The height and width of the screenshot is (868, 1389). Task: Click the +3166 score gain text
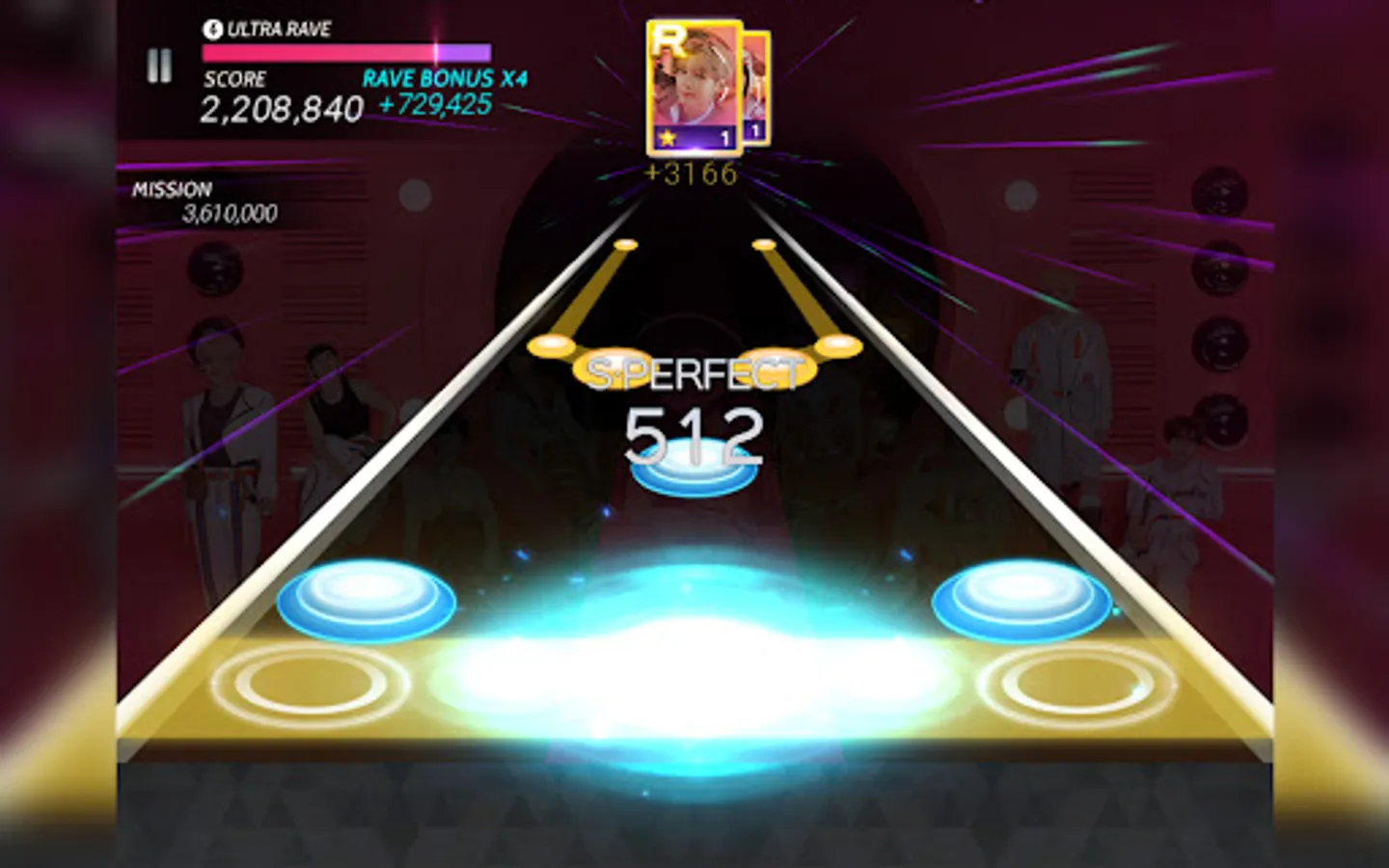[688, 174]
